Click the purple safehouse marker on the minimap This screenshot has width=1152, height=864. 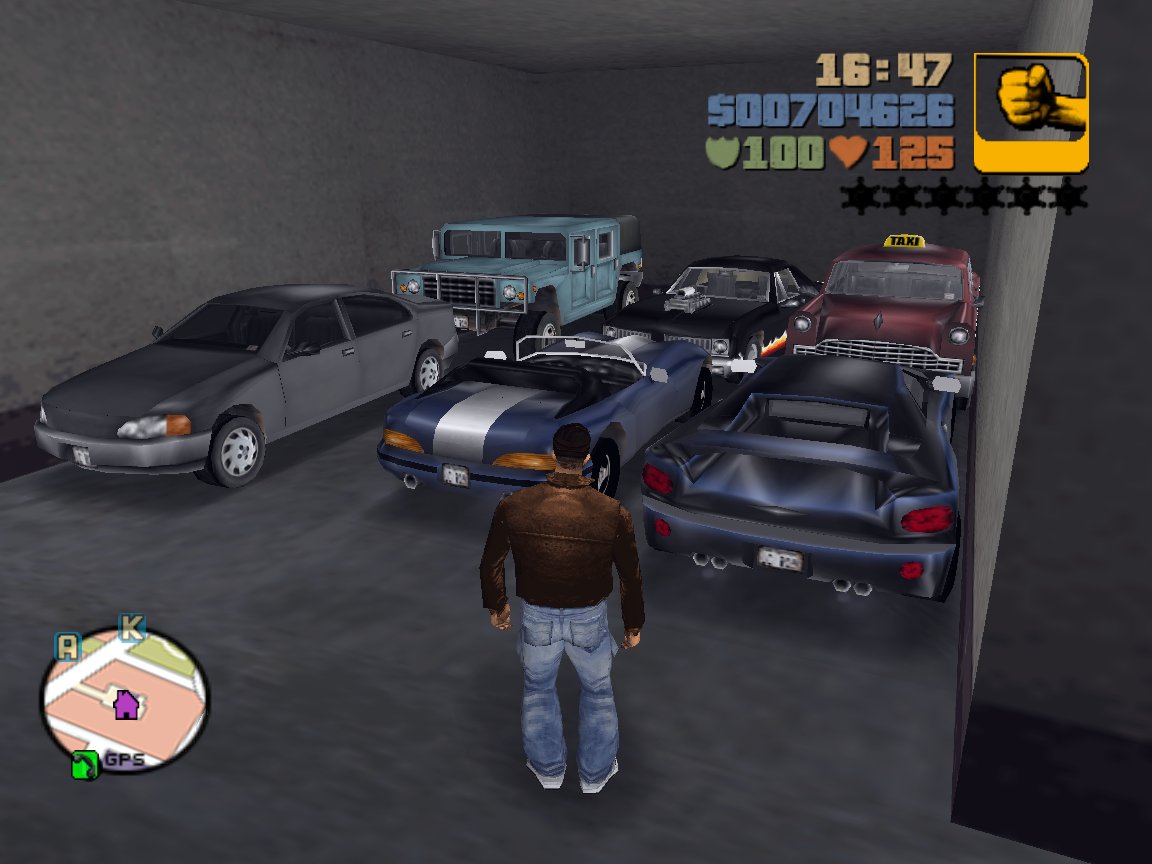pyautogui.click(x=126, y=705)
